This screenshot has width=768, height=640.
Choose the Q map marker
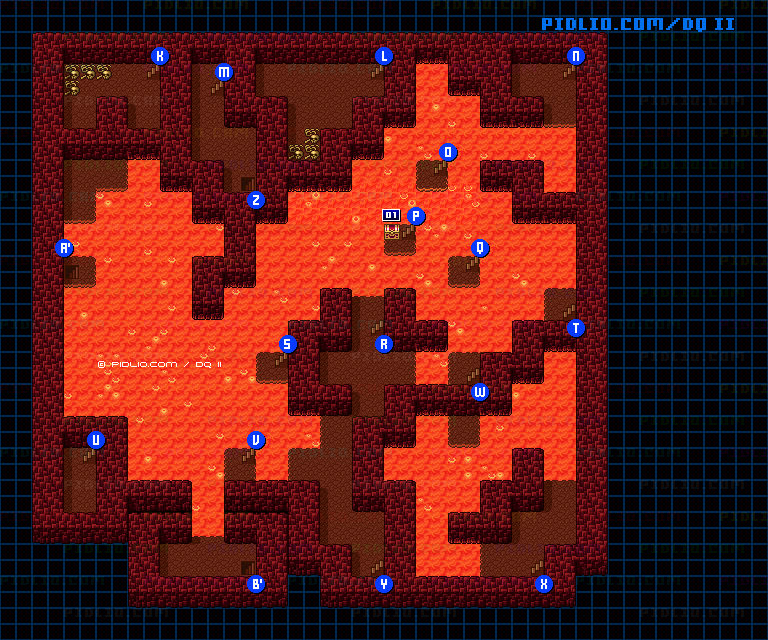tap(480, 248)
